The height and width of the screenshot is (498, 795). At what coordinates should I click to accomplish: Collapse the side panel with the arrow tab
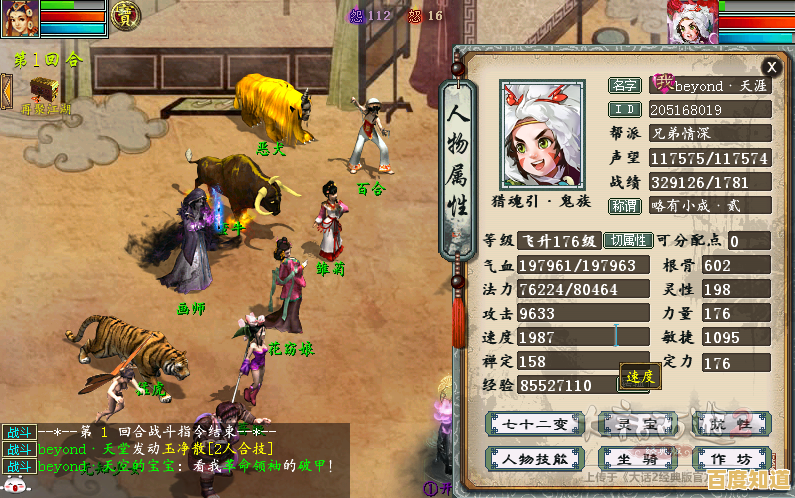point(5,92)
